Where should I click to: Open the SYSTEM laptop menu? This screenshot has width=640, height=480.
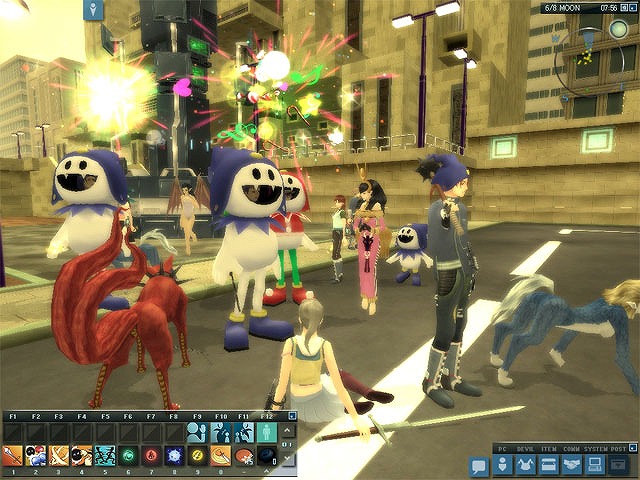(x=593, y=463)
